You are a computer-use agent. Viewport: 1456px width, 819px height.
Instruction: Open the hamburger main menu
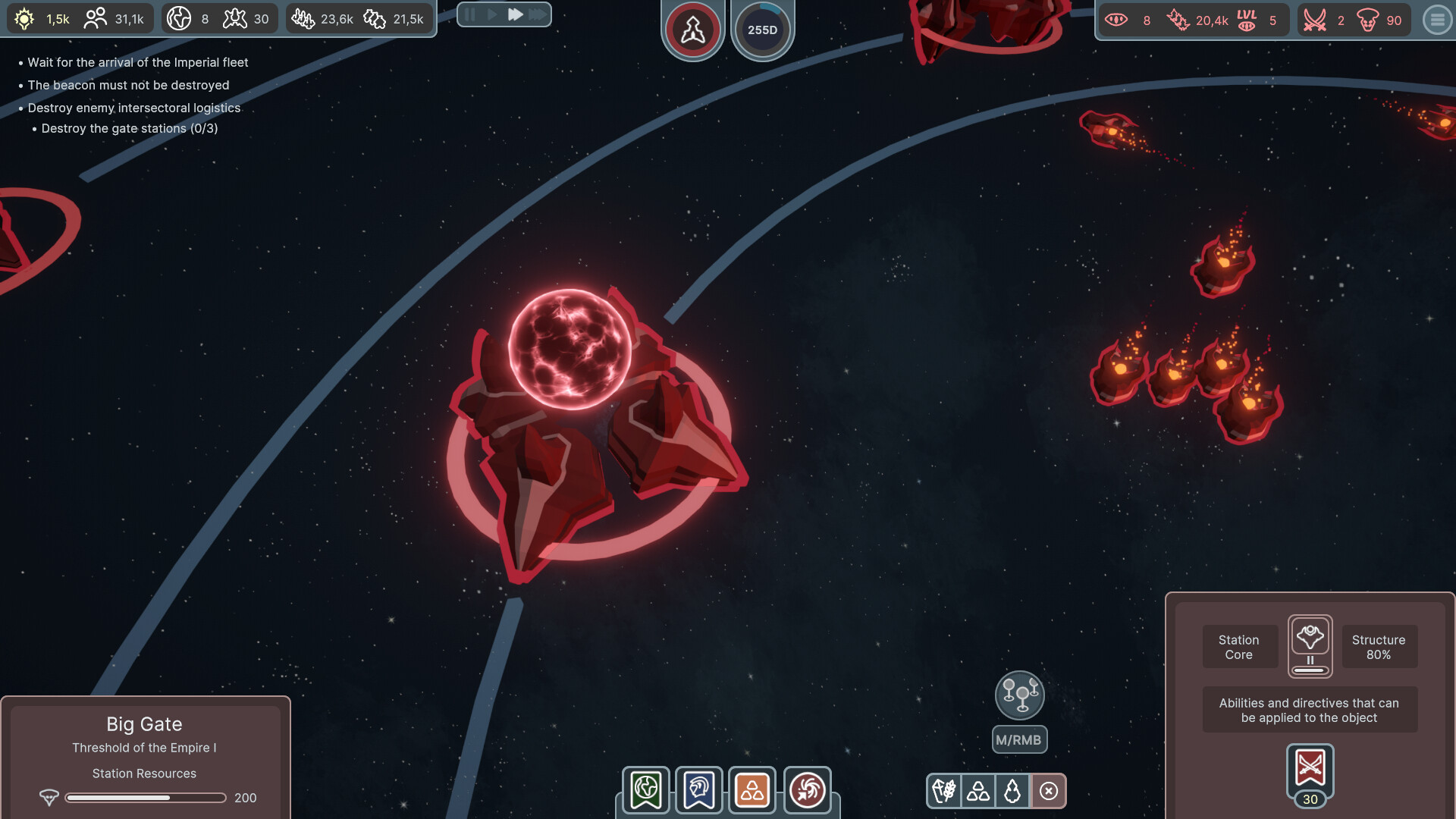[1437, 20]
